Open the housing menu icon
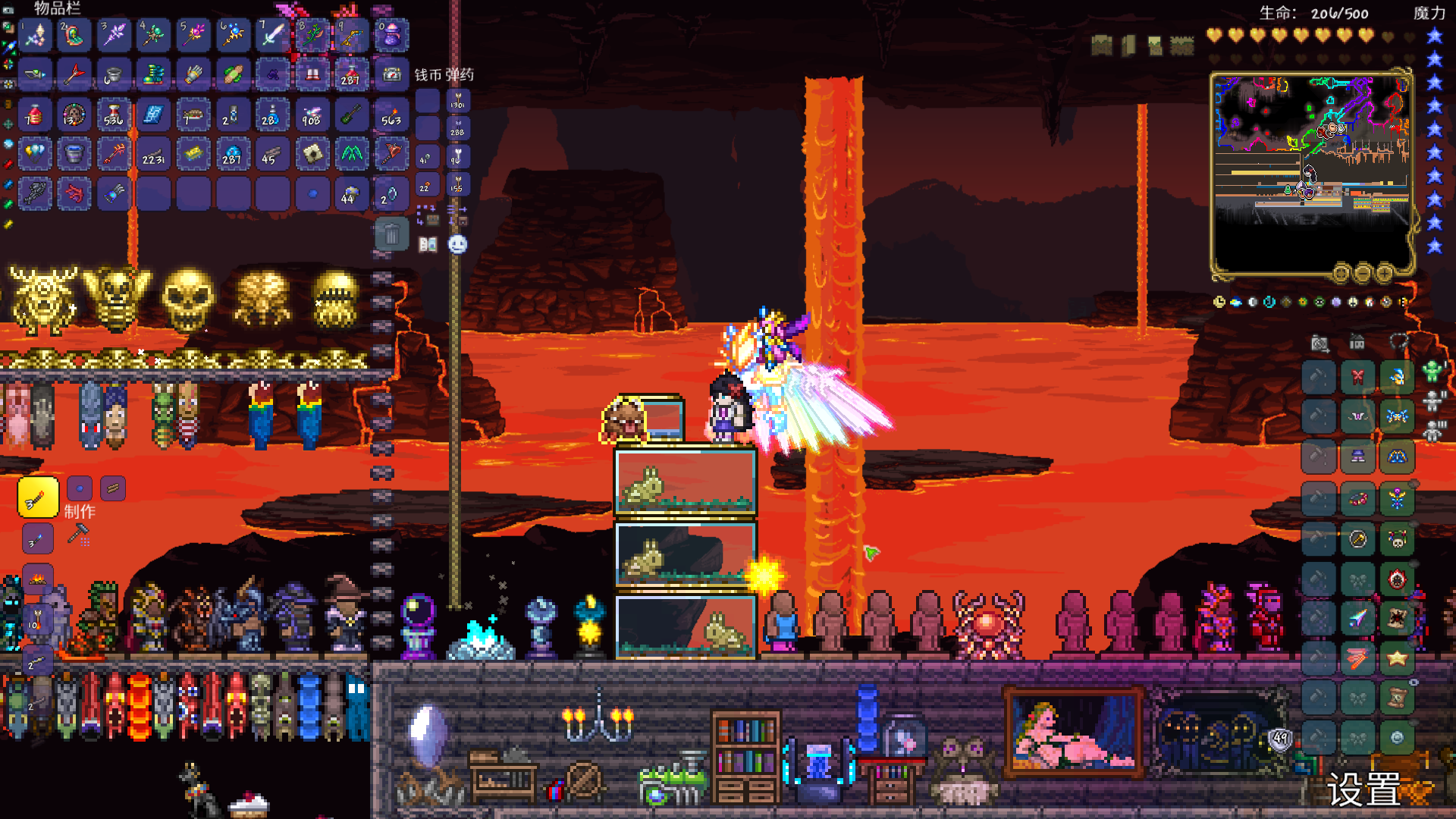Viewport: 1456px width, 819px height. click(1357, 343)
